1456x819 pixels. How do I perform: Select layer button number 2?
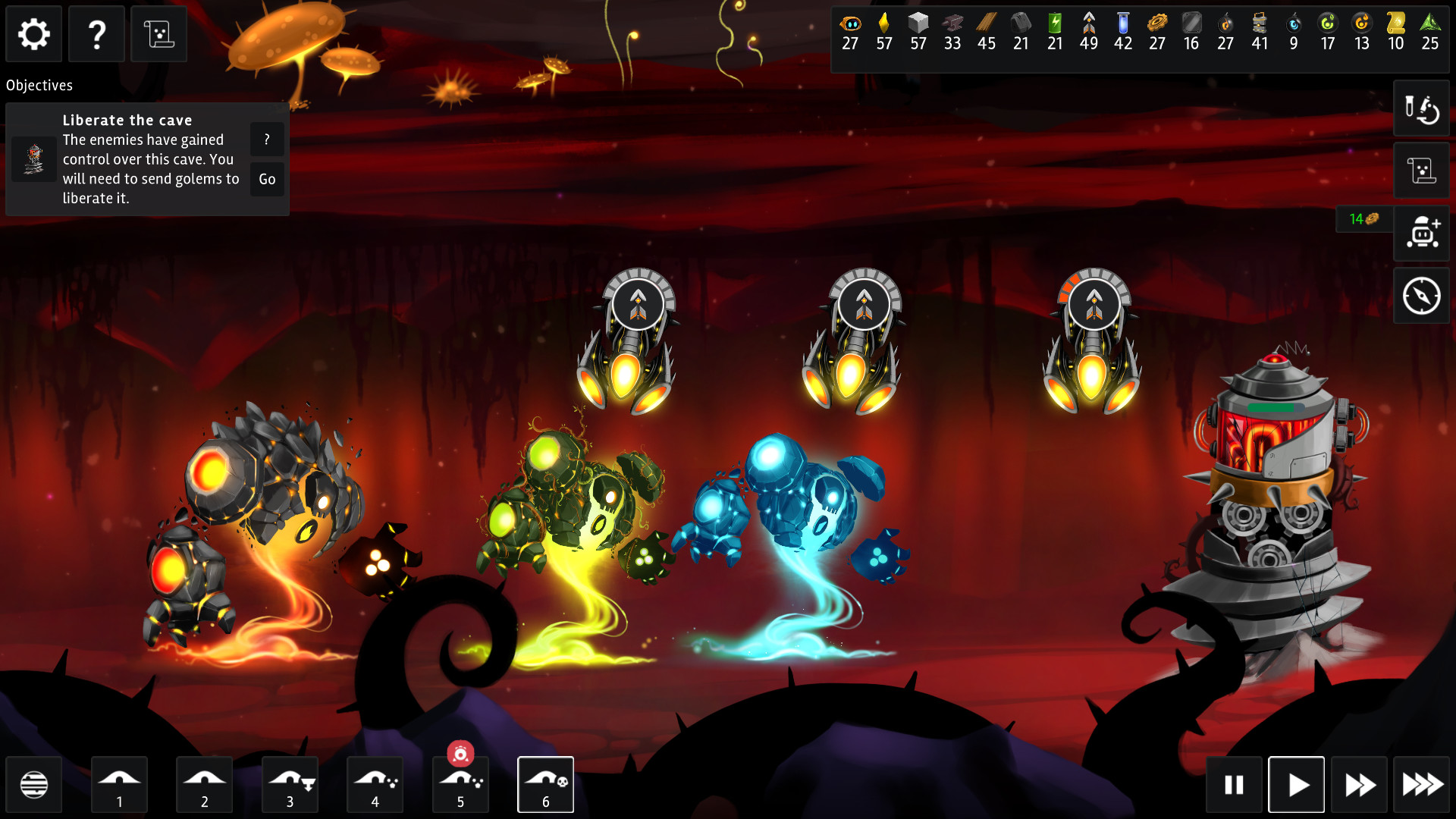point(204,784)
